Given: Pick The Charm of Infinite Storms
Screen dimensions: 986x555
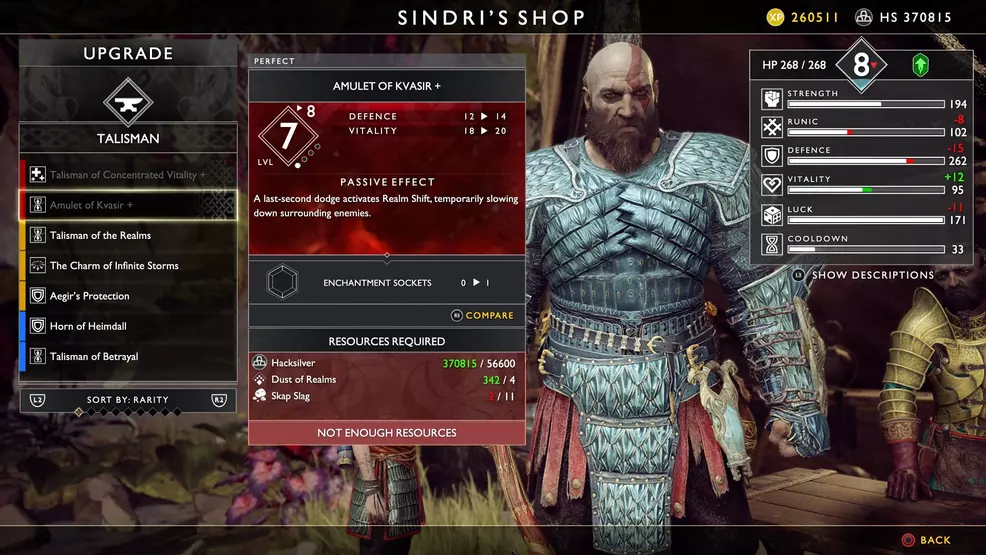Looking at the screenshot, I should [128, 266].
